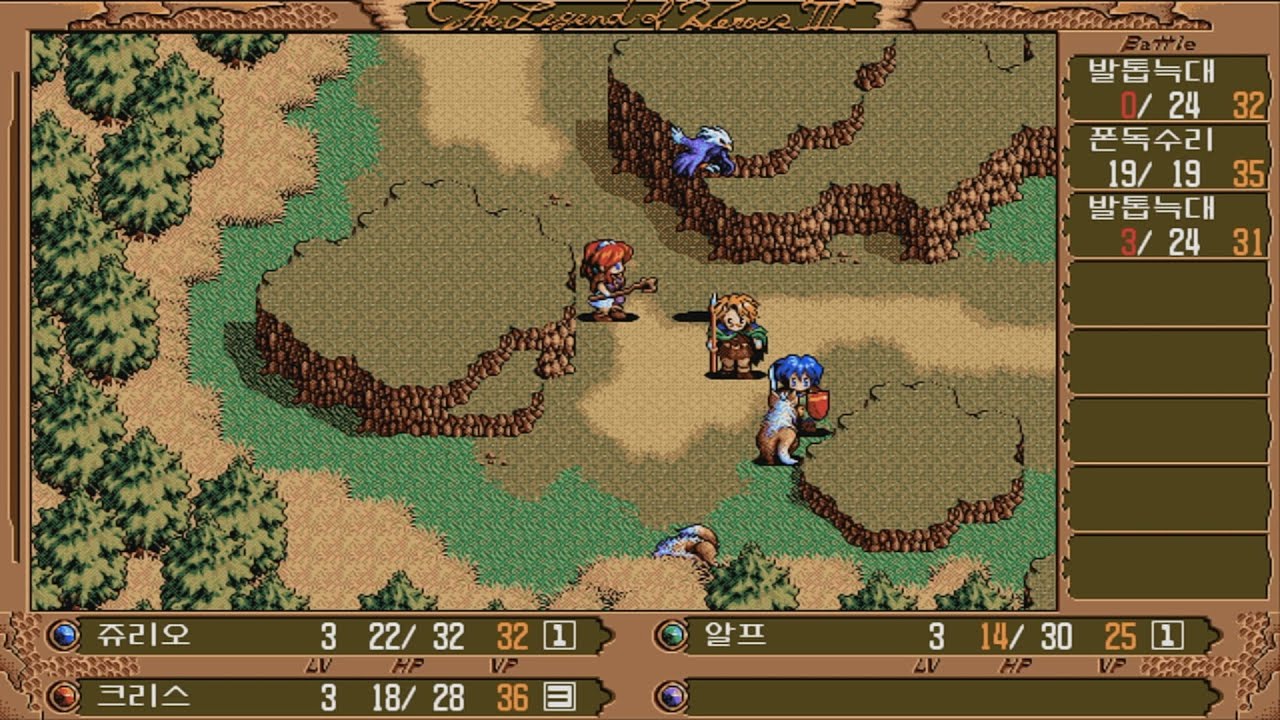Choose 크리스 from the party list
The width and height of the screenshot is (1280, 720).
point(145,696)
